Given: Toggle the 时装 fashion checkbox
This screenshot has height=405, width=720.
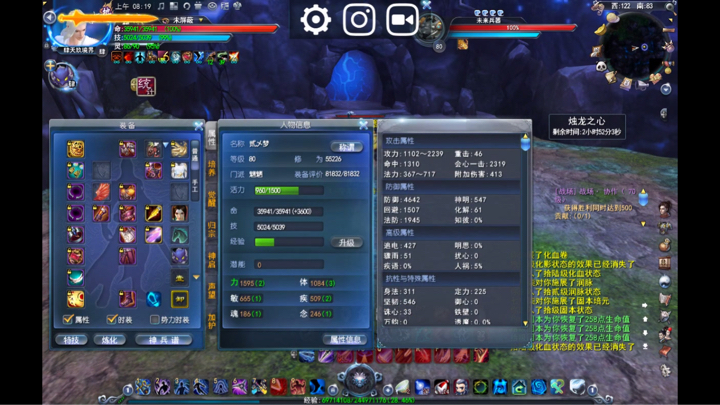Looking at the screenshot, I should pyautogui.click(x=112, y=320).
